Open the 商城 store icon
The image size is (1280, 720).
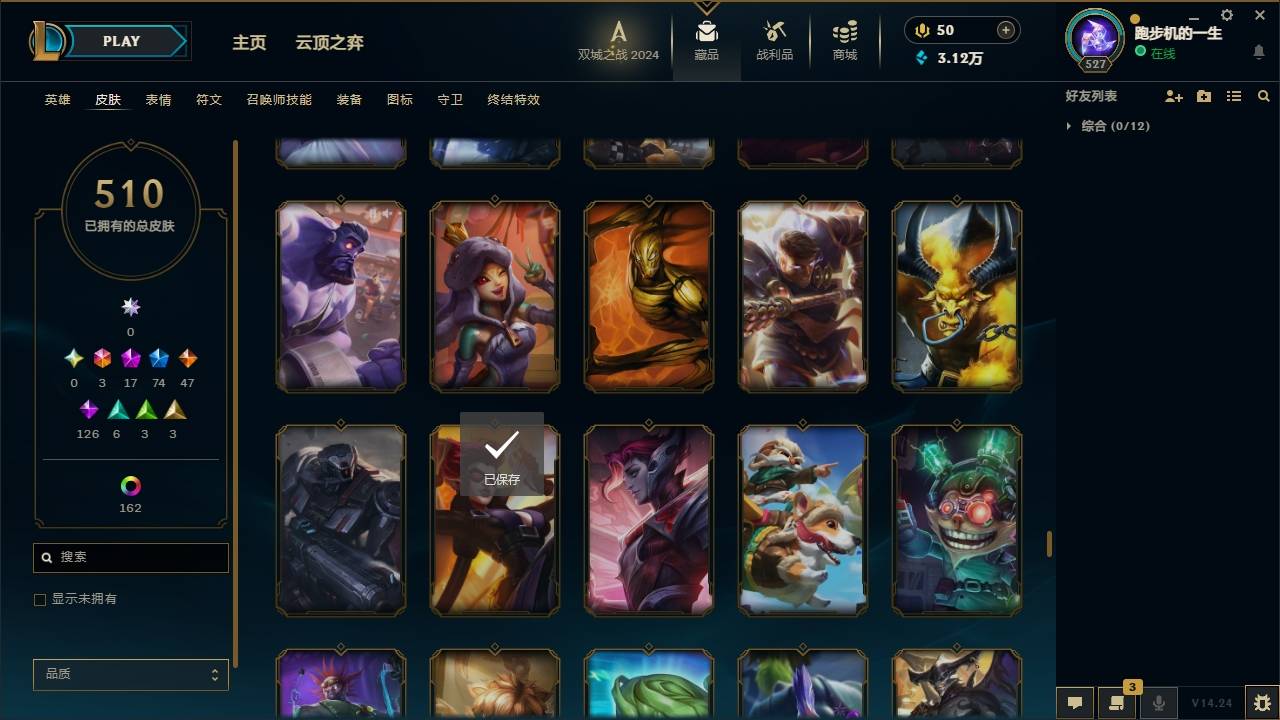[x=843, y=35]
